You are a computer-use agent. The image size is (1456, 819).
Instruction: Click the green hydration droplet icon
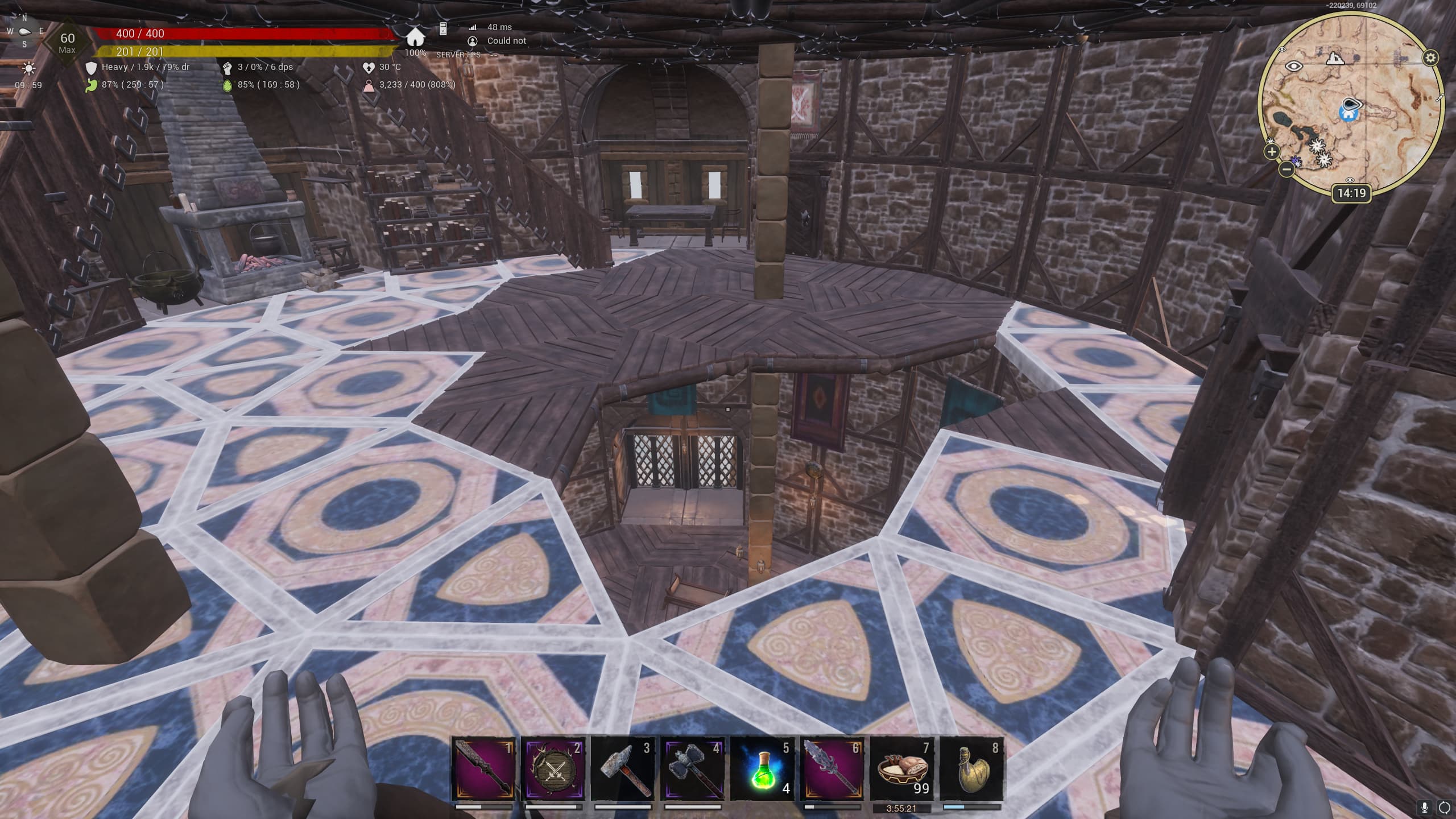227,86
